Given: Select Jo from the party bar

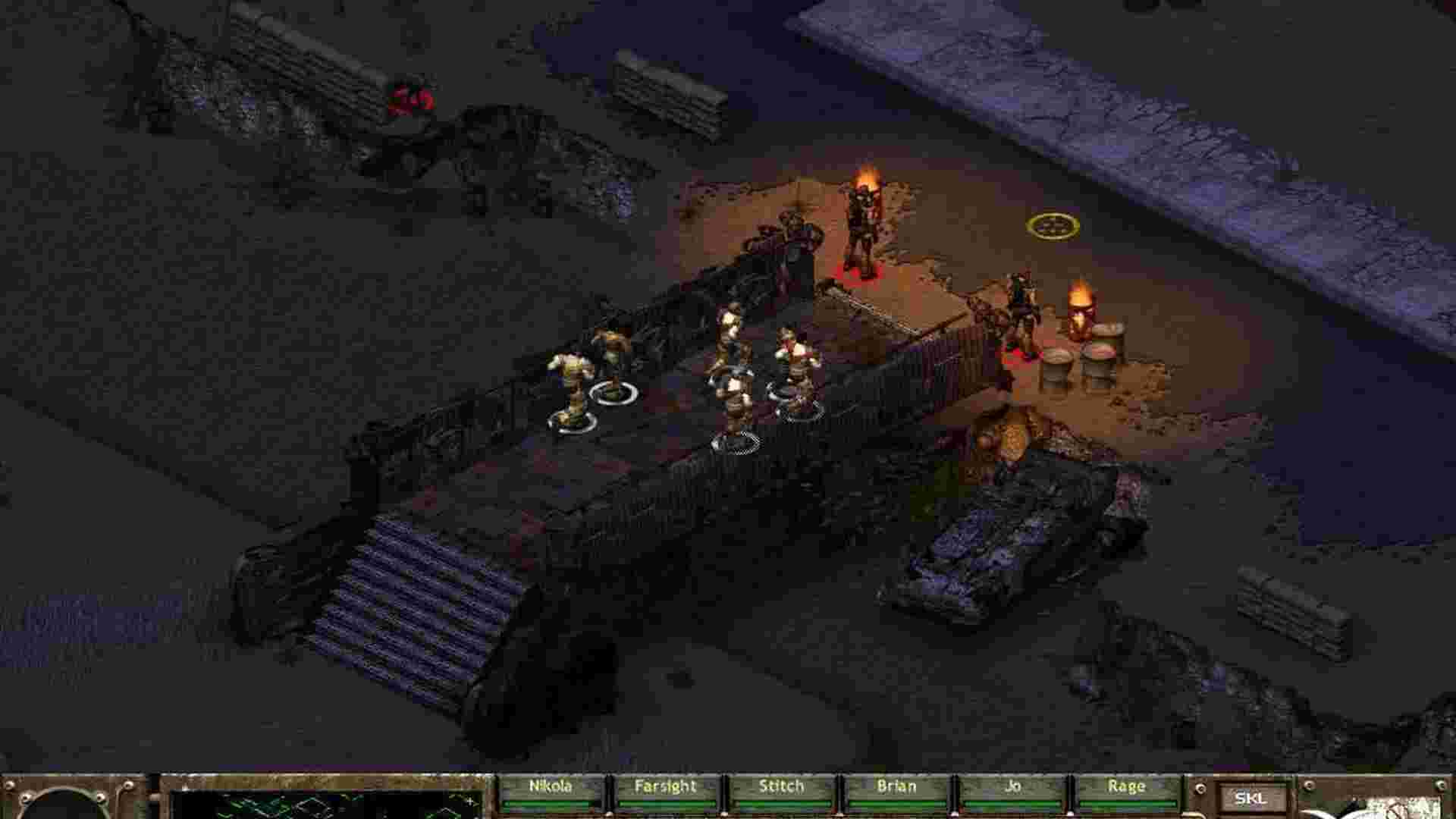Looking at the screenshot, I should tap(1012, 787).
